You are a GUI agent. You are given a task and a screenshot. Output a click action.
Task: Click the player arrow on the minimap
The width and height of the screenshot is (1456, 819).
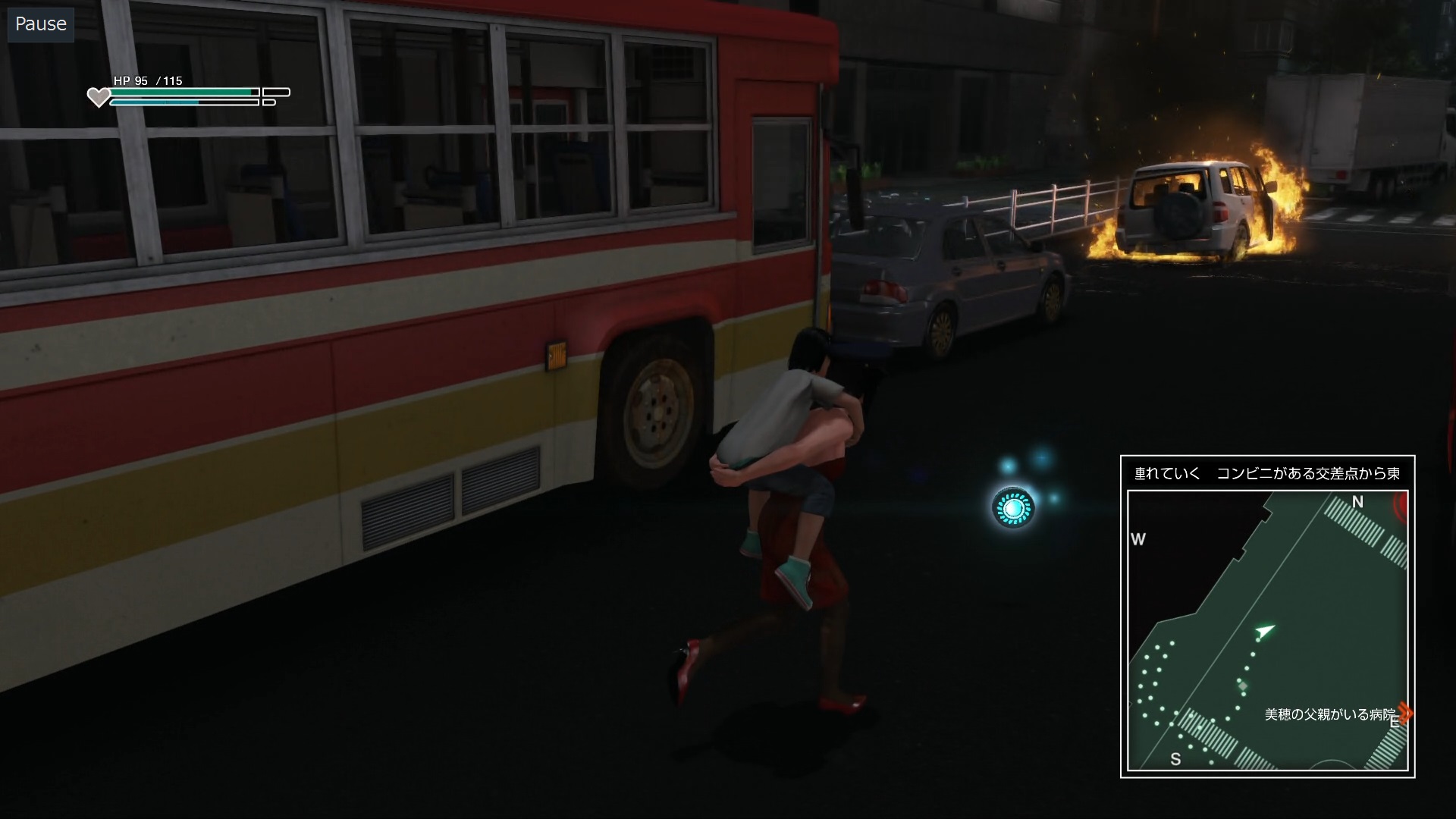pos(1264,631)
